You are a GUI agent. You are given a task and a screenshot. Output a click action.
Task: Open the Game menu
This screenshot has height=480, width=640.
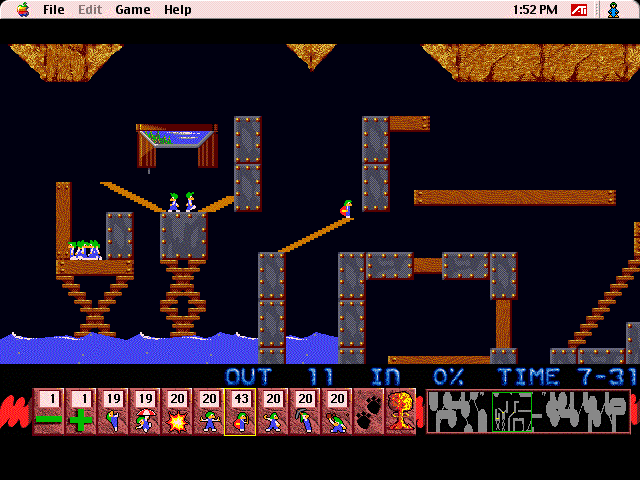pos(132,10)
